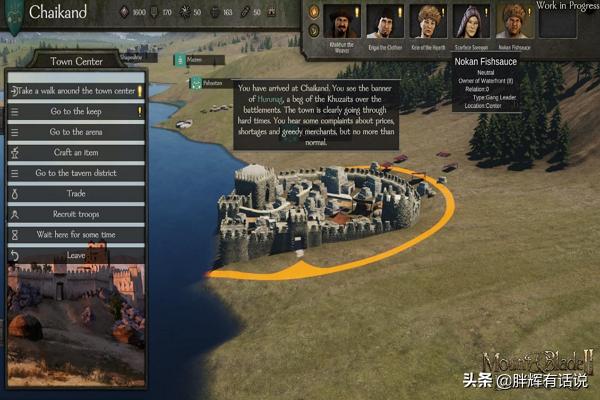Choose the Scarface Saragan portrait
600x400 pixels.
pos(470,21)
